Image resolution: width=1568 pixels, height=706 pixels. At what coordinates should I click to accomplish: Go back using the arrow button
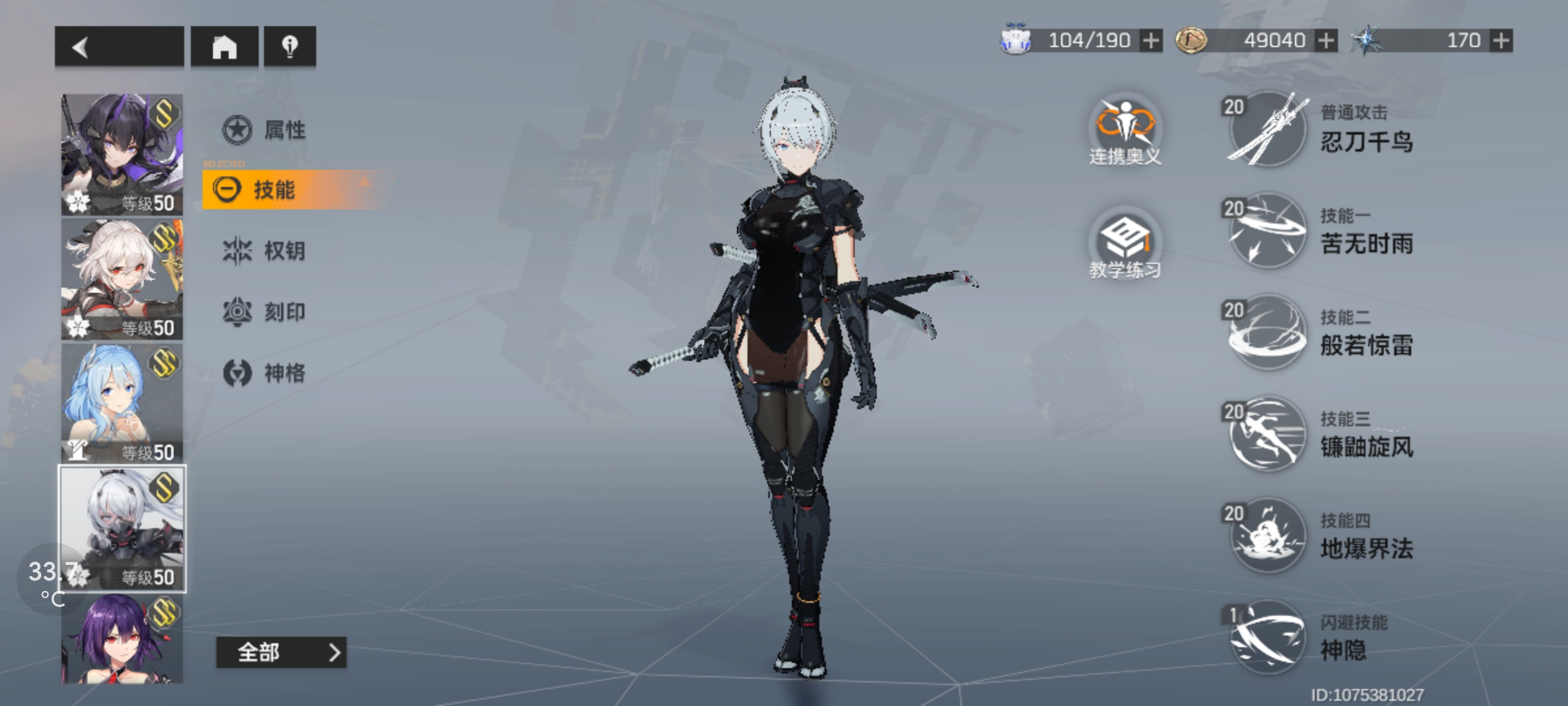118,46
